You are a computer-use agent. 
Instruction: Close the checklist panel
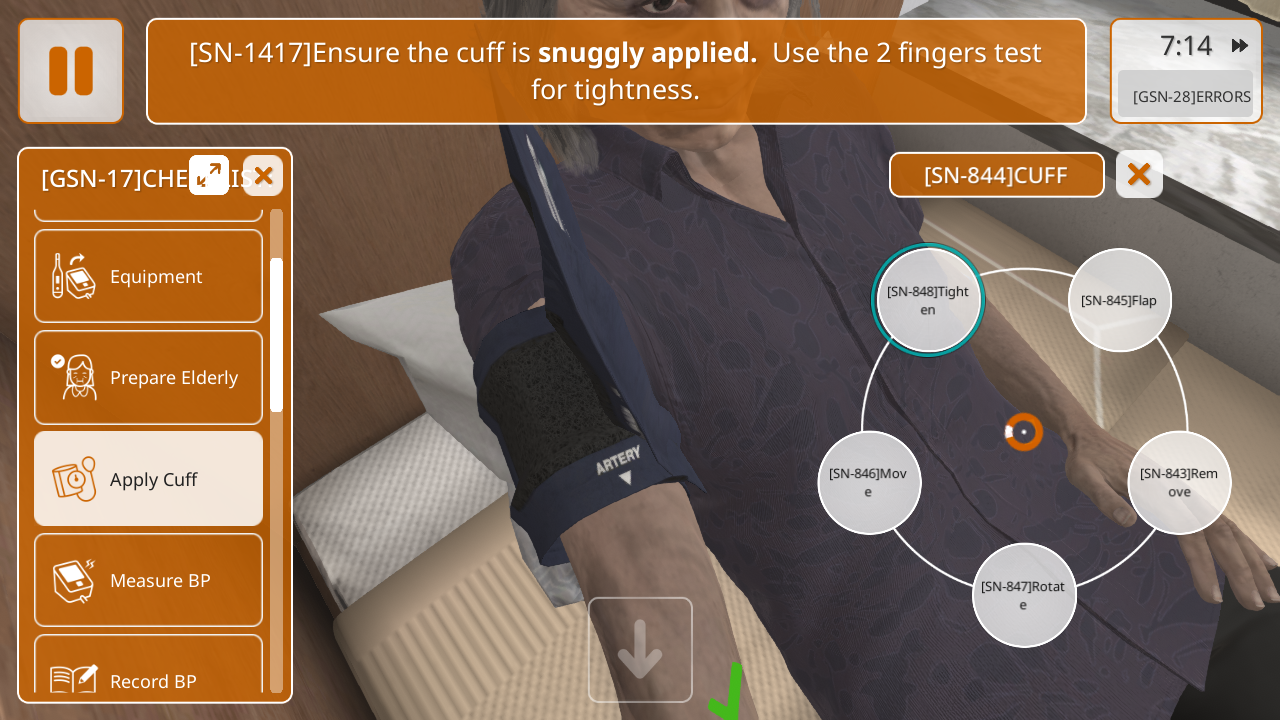(x=263, y=176)
